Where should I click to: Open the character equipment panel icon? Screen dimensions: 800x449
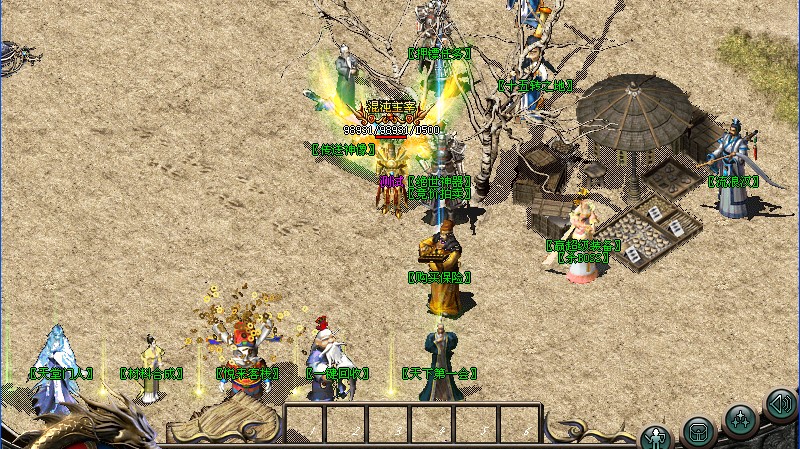pyautogui.click(x=656, y=437)
